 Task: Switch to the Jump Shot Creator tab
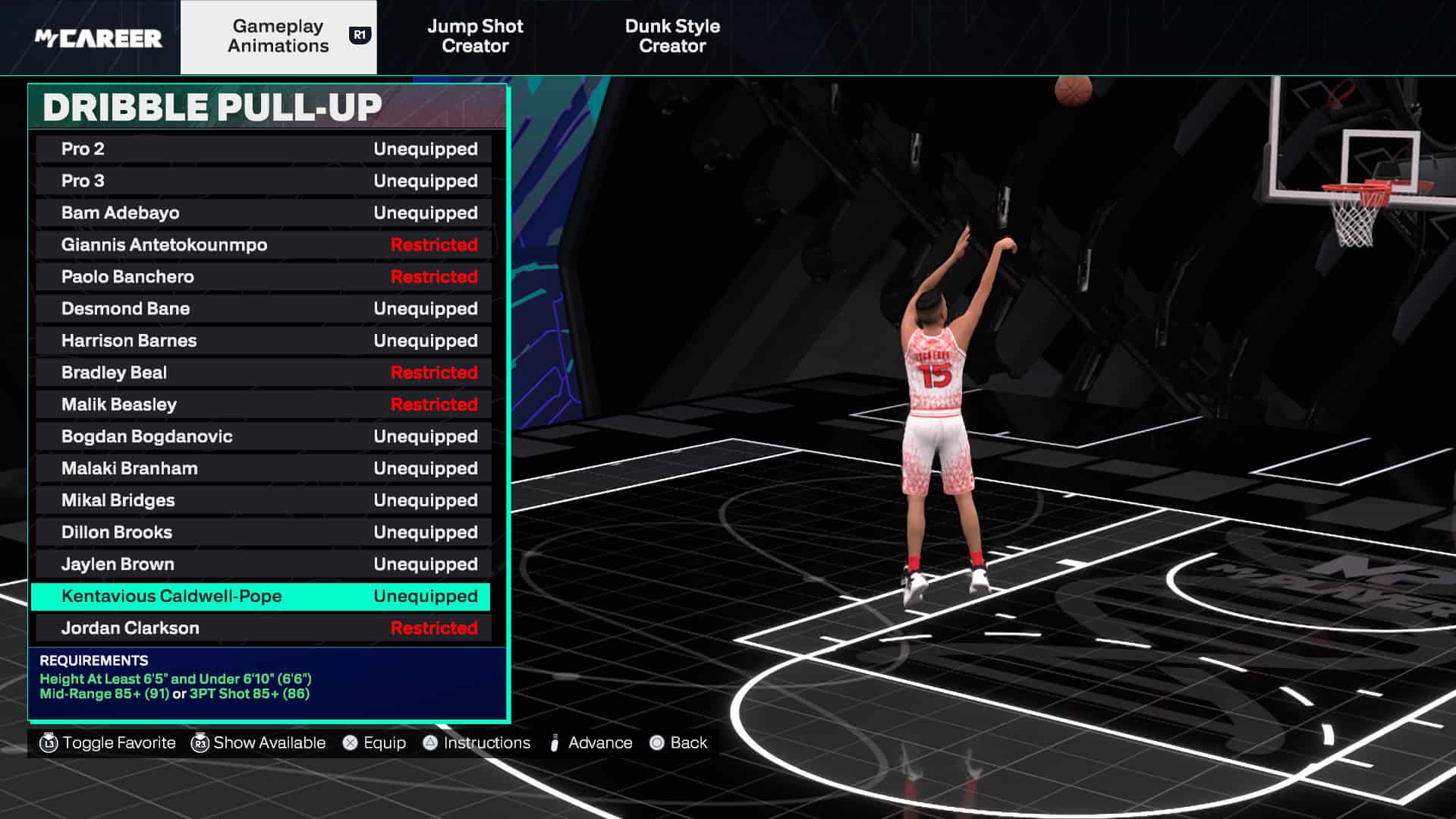[x=476, y=36]
